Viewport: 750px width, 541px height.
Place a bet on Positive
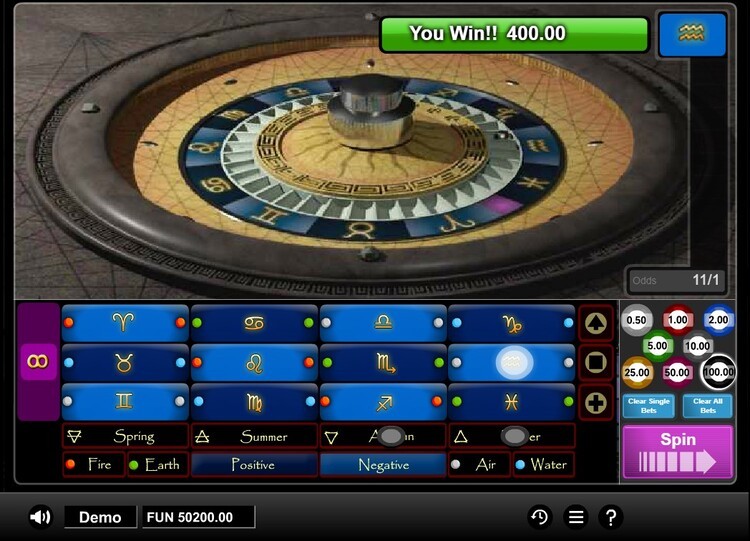[x=254, y=464]
